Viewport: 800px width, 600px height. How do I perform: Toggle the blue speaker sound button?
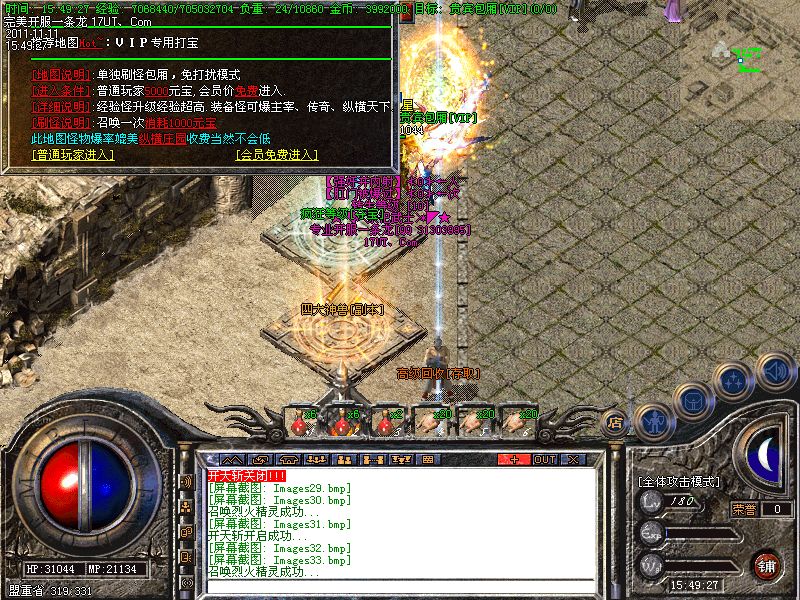pos(775,371)
